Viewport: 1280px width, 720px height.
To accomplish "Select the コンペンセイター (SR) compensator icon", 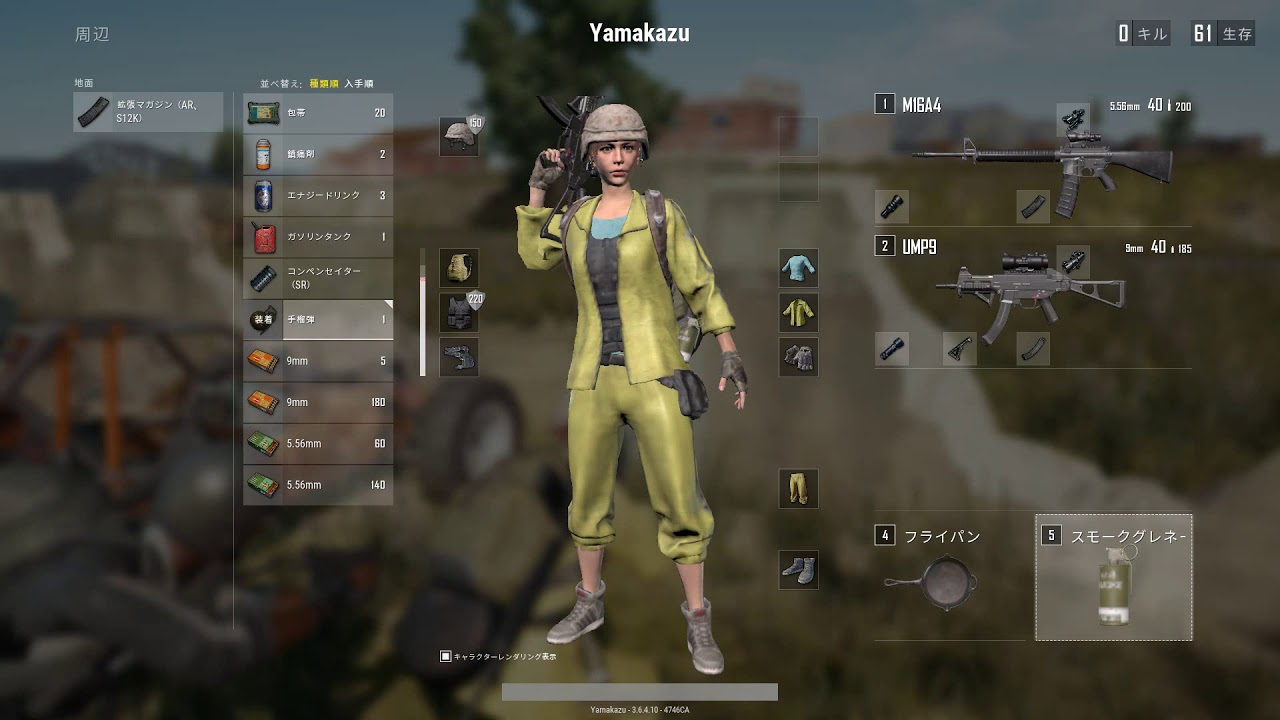I will tap(262, 278).
